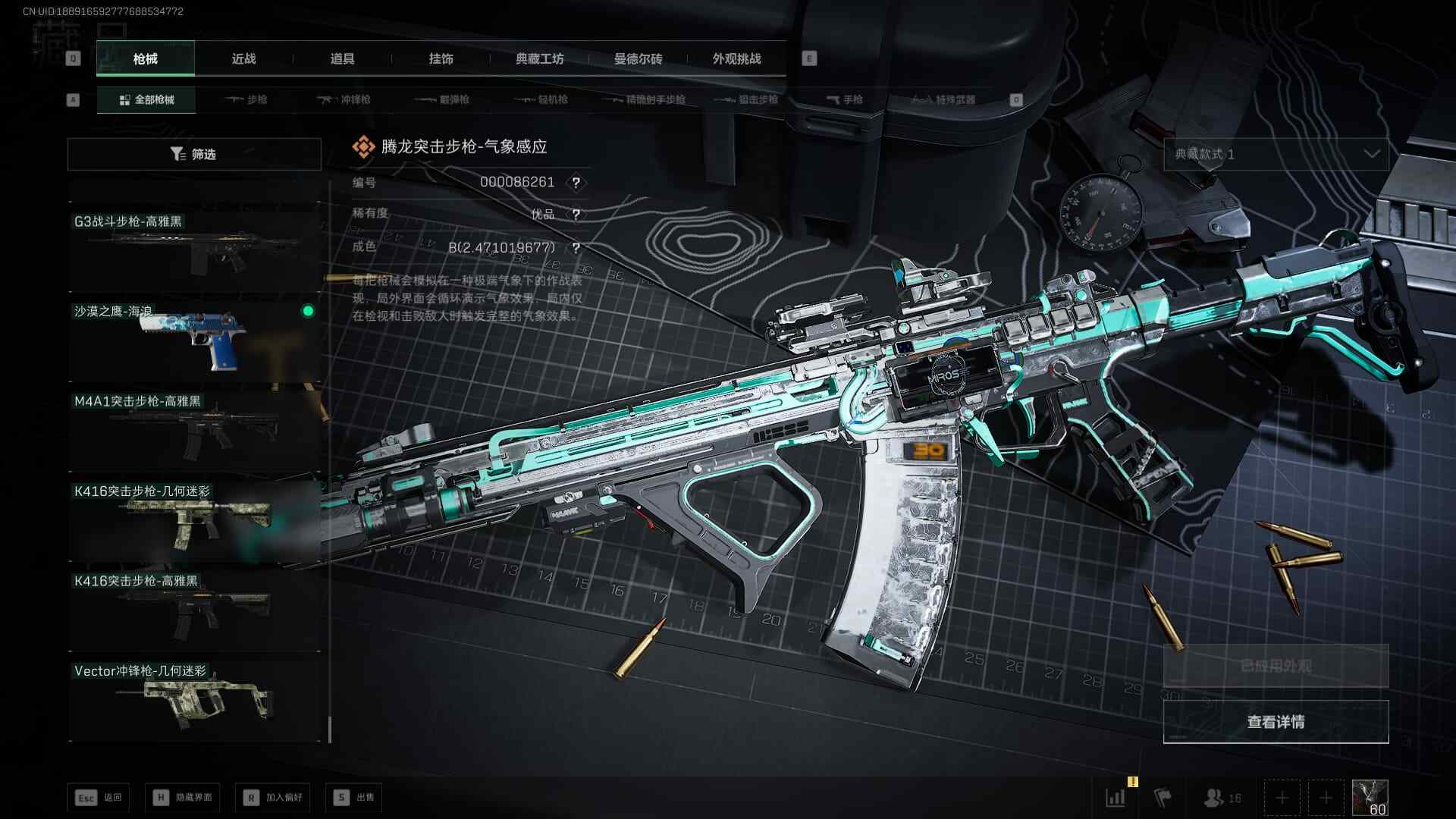The width and height of the screenshot is (1456, 819).
Task: Show only 手枪 pistols
Action: tap(844, 99)
